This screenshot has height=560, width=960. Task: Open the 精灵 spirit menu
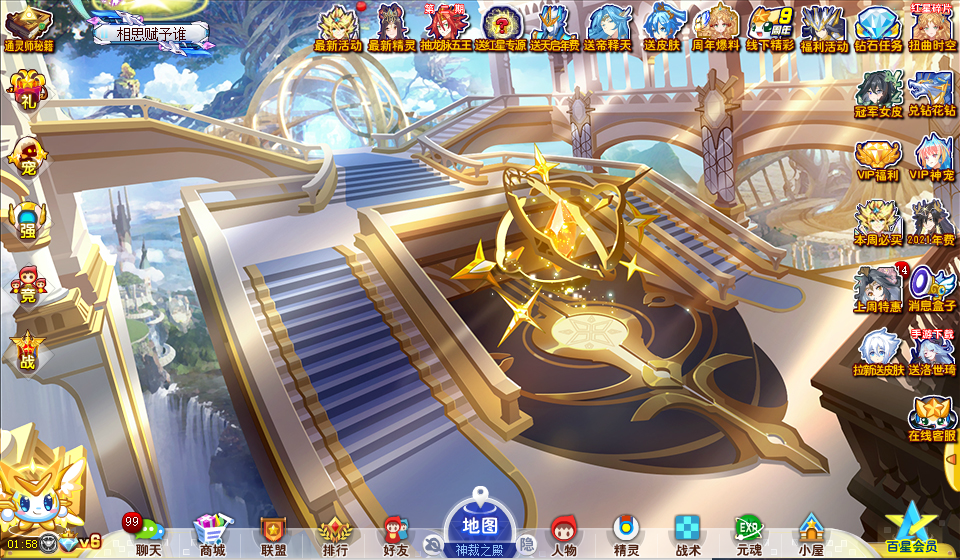626,533
